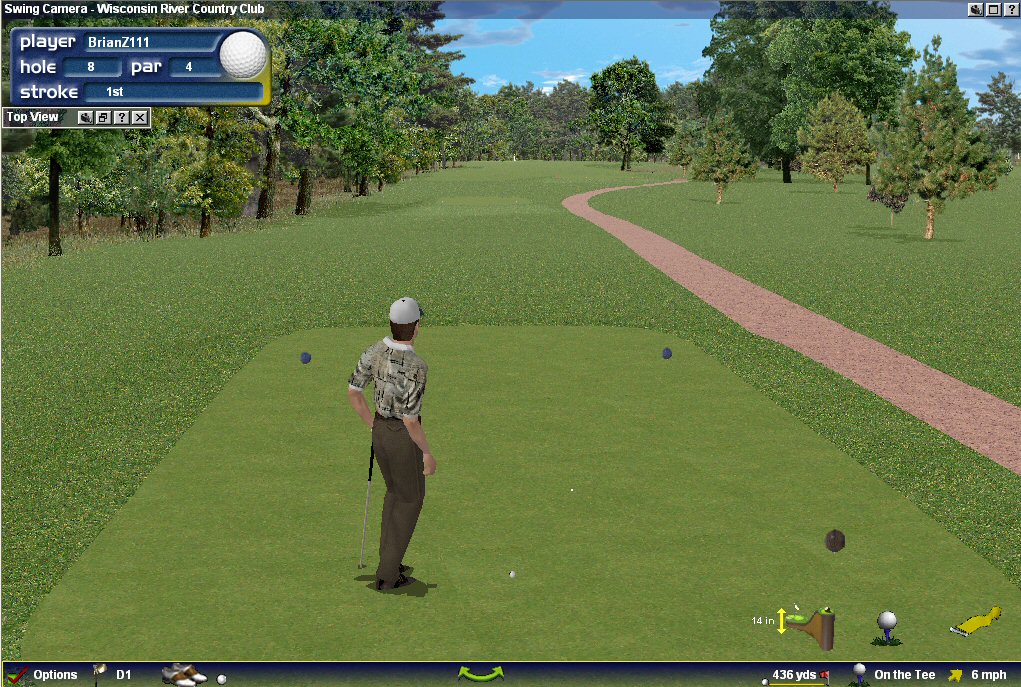Screen dimensions: 1021x687
Task: Close the Top View panel
Action: click(140, 118)
